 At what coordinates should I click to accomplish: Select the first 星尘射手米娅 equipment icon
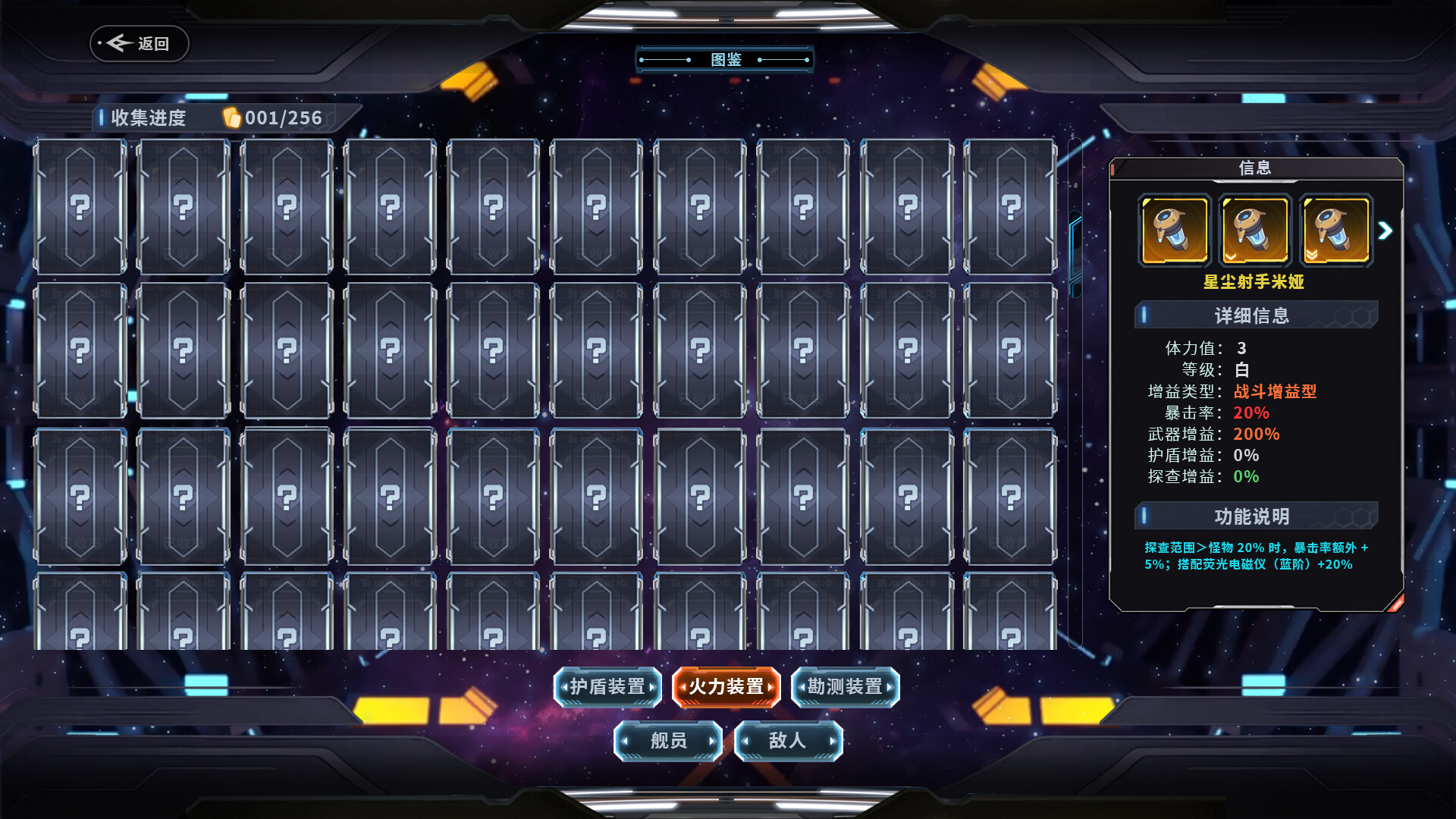(x=1175, y=230)
